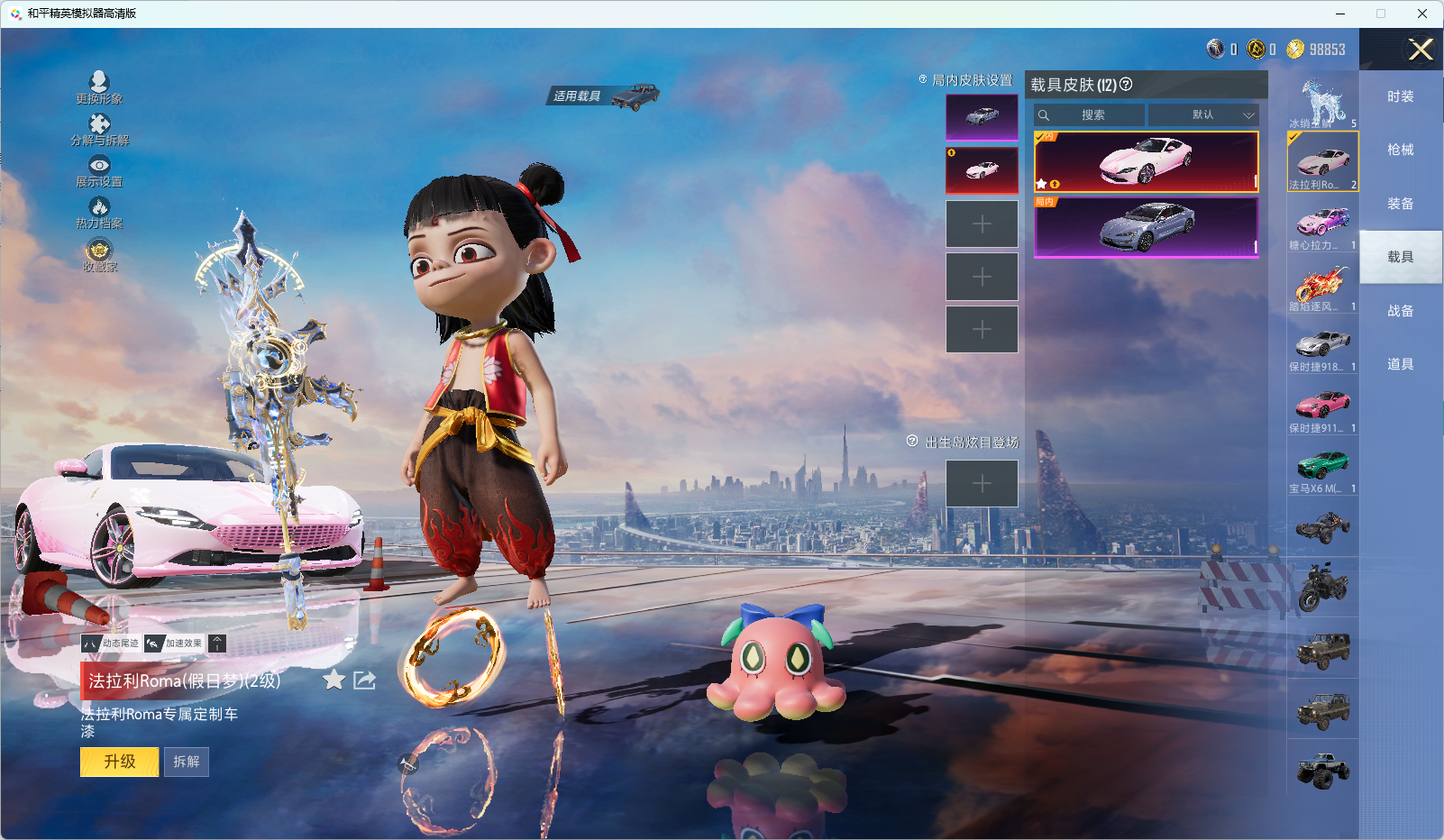Open 更换形象 change appearance

(x=99, y=87)
